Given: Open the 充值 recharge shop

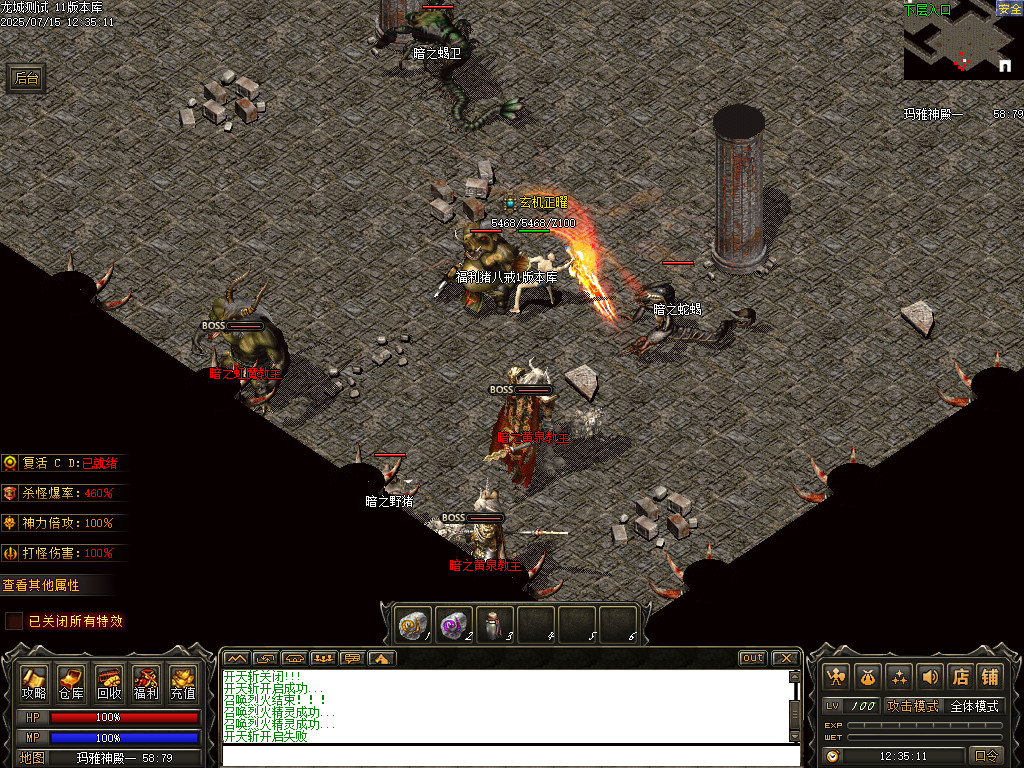Looking at the screenshot, I should [x=182, y=682].
